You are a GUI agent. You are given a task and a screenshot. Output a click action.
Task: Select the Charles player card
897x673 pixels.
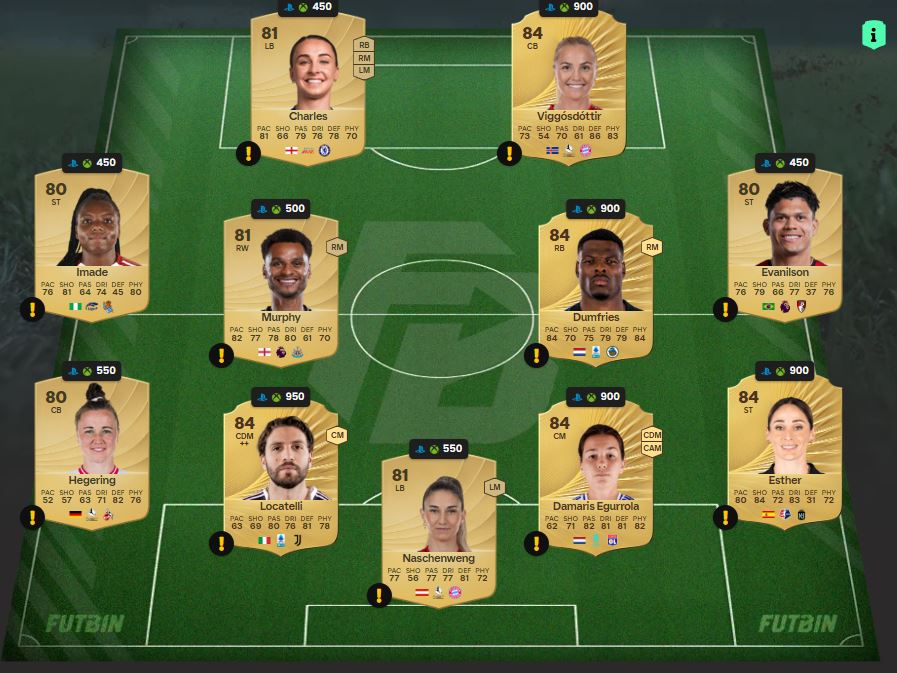(307, 85)
